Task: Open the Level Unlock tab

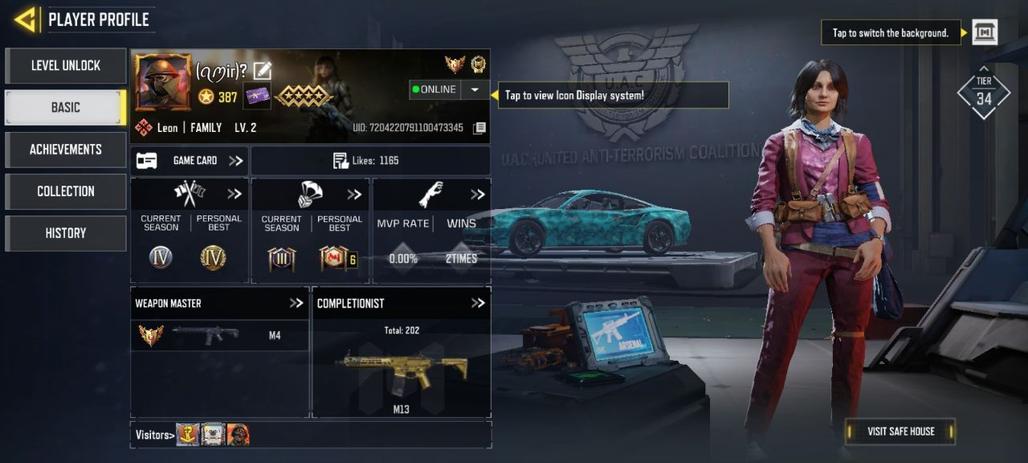Action: [x=66, y=66]
